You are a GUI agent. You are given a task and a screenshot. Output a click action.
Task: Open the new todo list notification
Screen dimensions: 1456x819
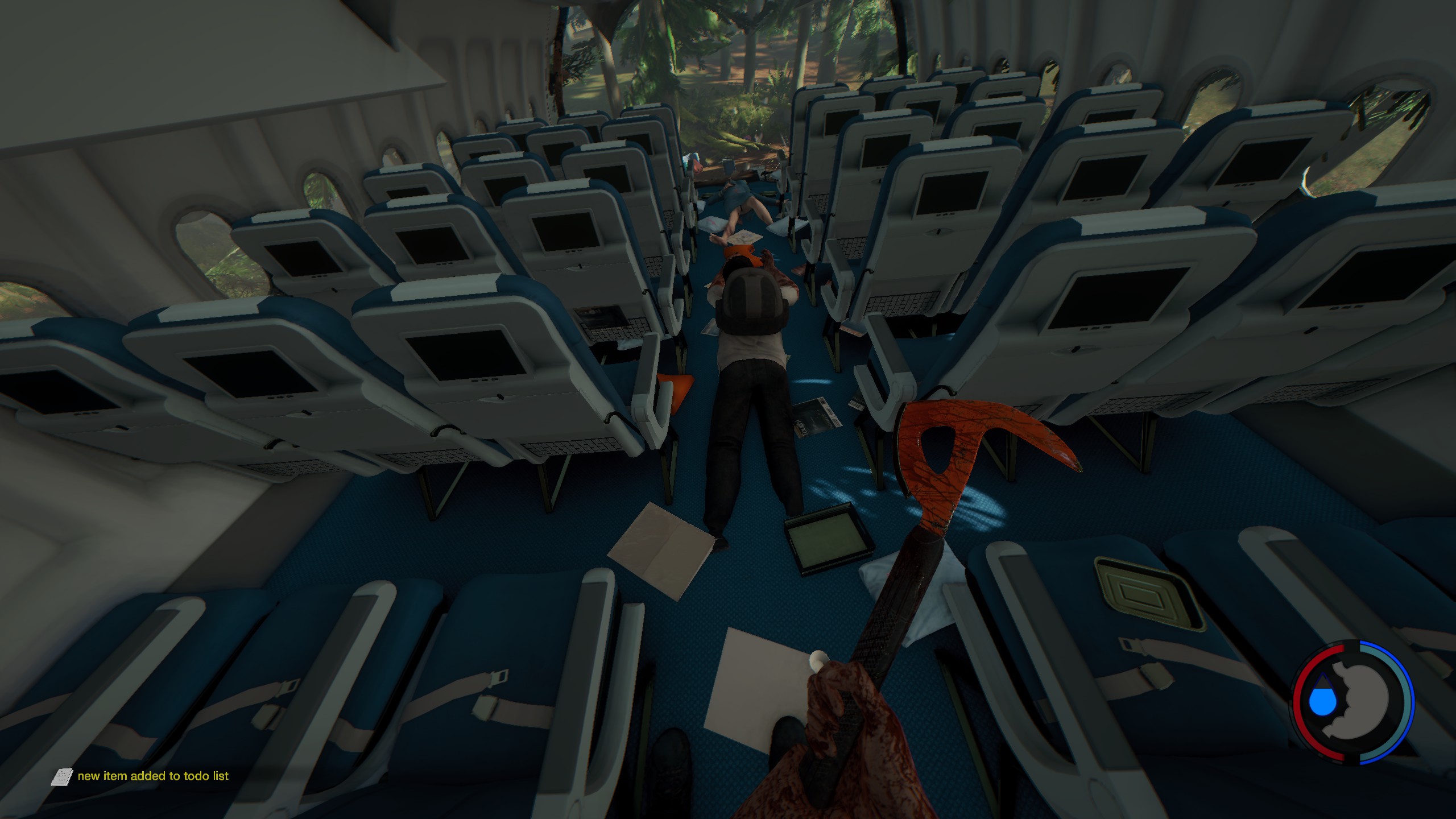pos(153,776)
